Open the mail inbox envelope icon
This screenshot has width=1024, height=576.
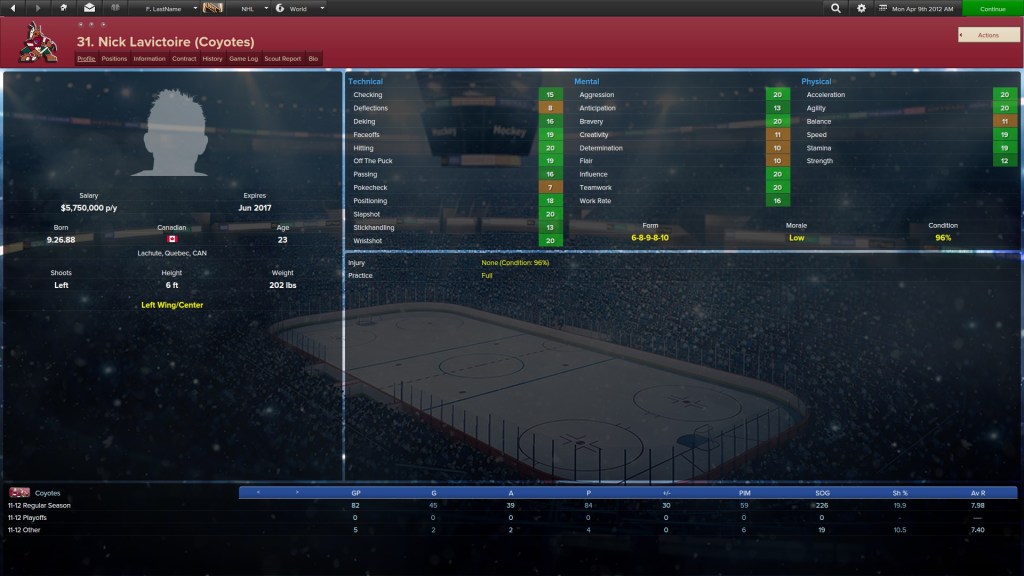tap(89, 8)
